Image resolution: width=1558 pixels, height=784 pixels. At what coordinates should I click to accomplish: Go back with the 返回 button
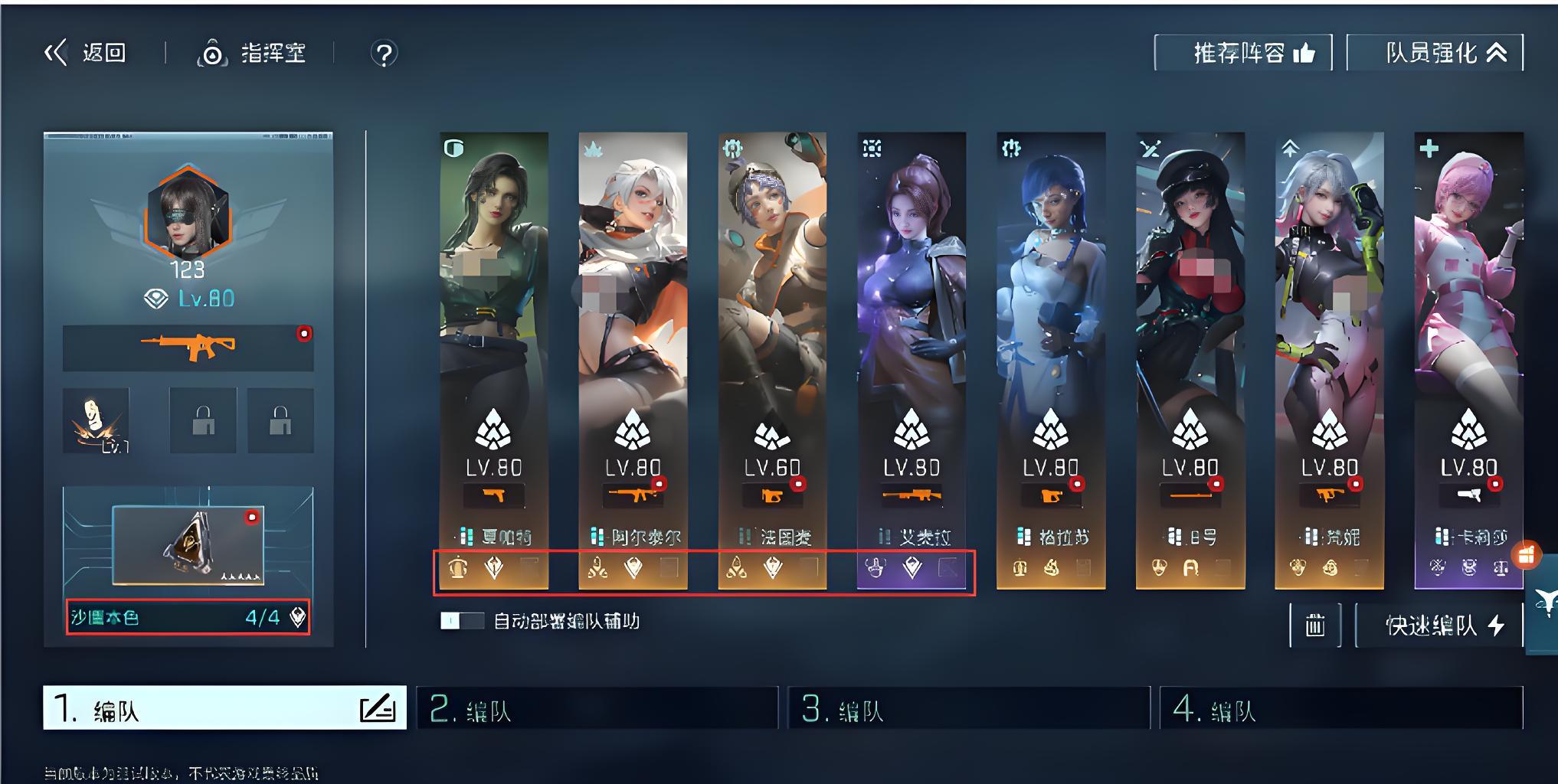click(x=85, y=53)
